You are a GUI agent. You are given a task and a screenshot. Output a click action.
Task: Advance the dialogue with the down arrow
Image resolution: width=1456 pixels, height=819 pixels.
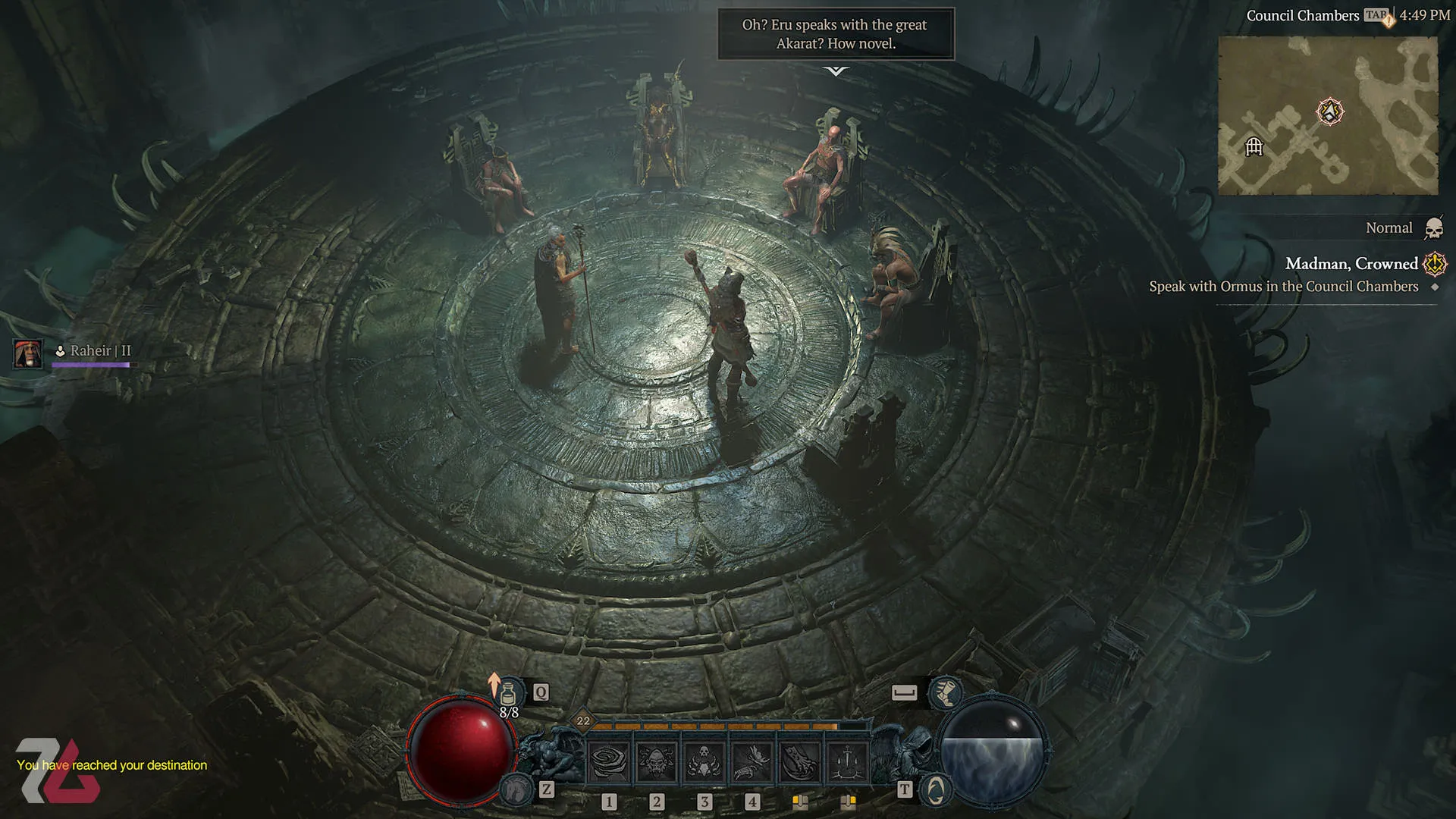pyautogui.click(x=836, y=71)
